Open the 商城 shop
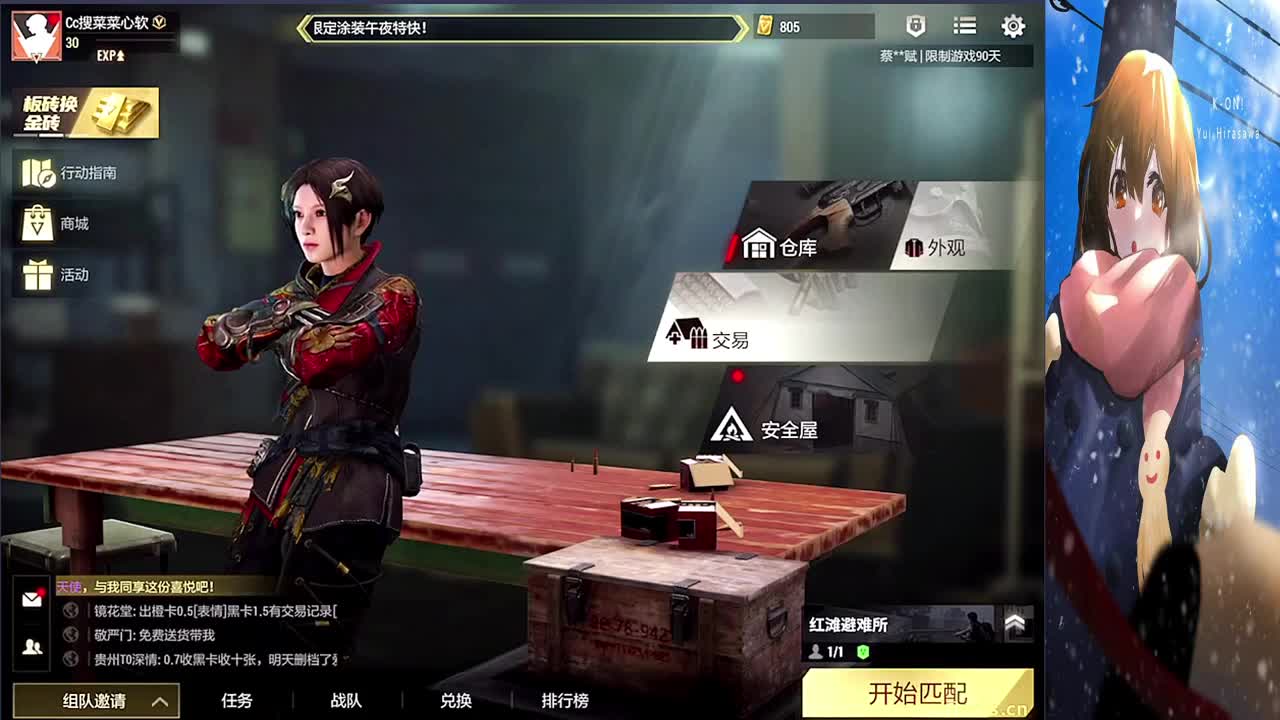 click(x=60, y=223)
